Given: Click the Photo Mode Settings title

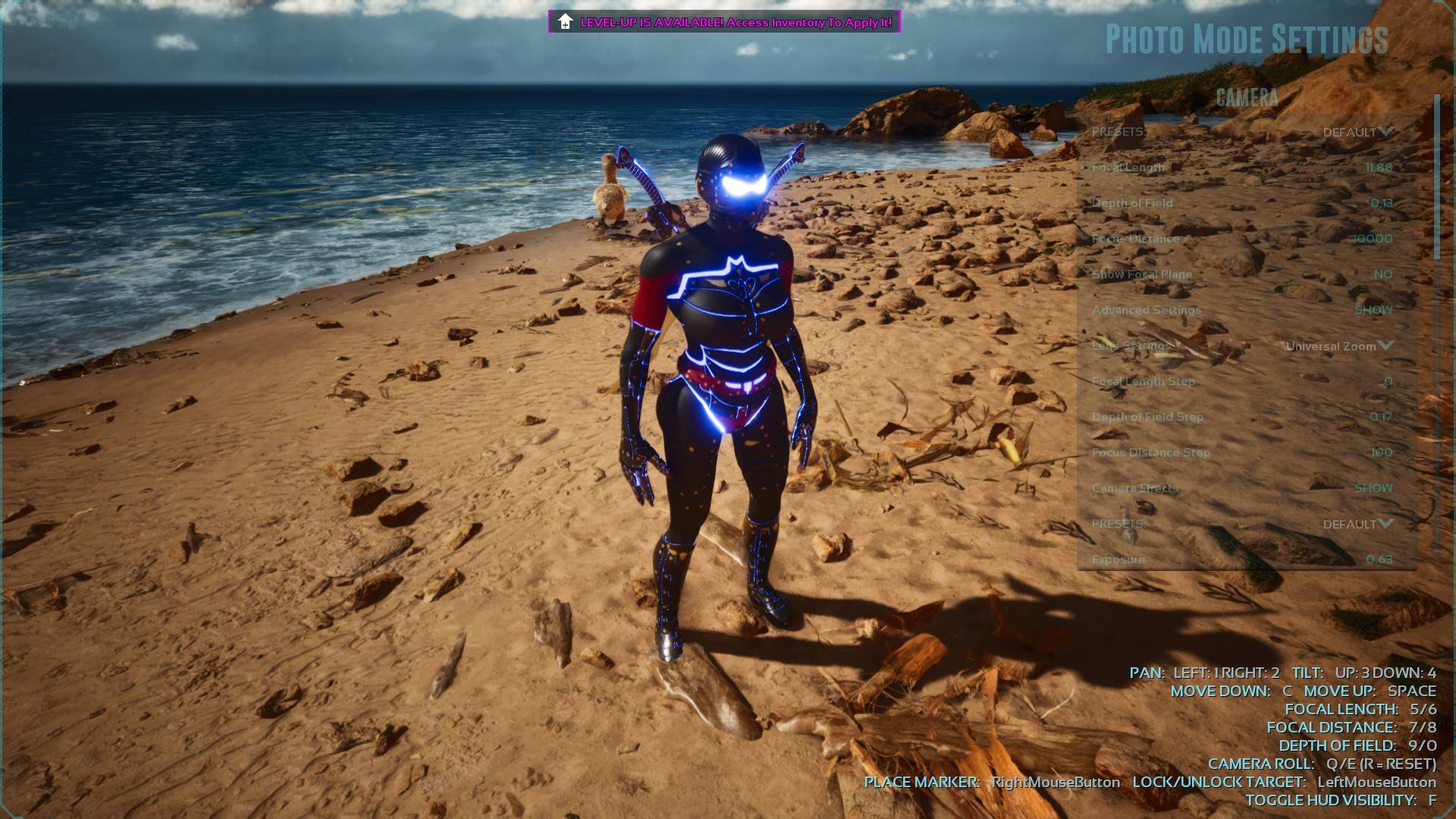Looking at the screenshot, I should [x=1246, y=38].
